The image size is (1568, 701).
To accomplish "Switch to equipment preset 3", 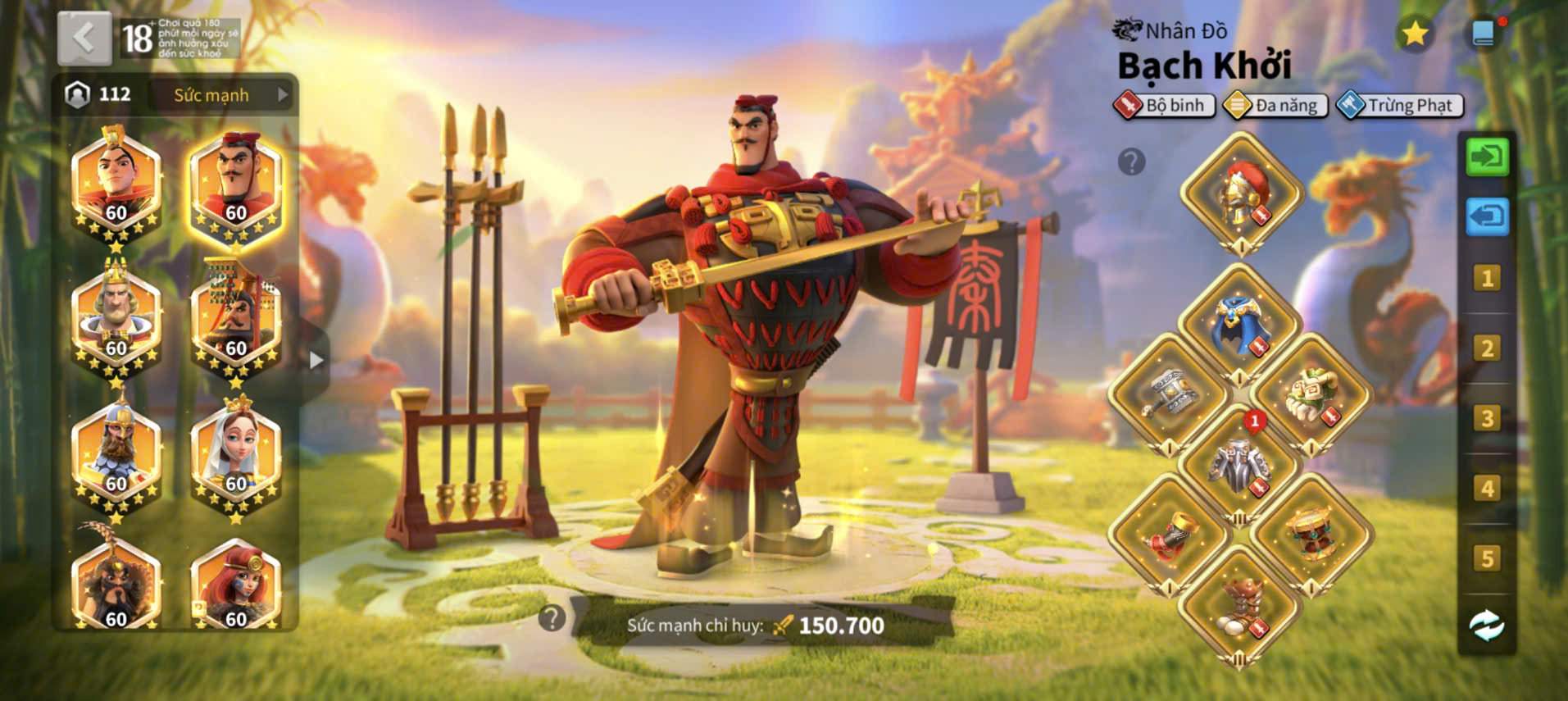I will click(x=1487, y=419).
